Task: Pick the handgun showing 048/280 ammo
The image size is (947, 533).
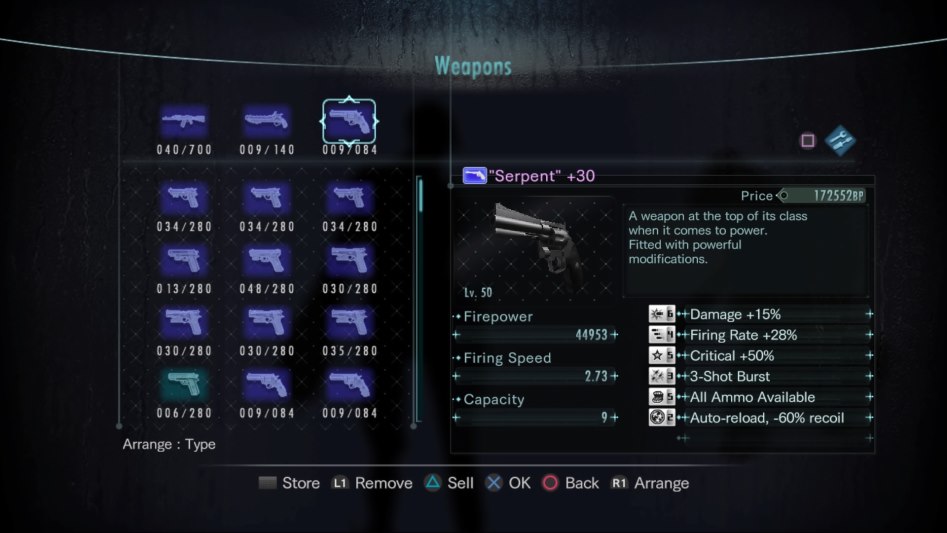Action: pos(266,260)
